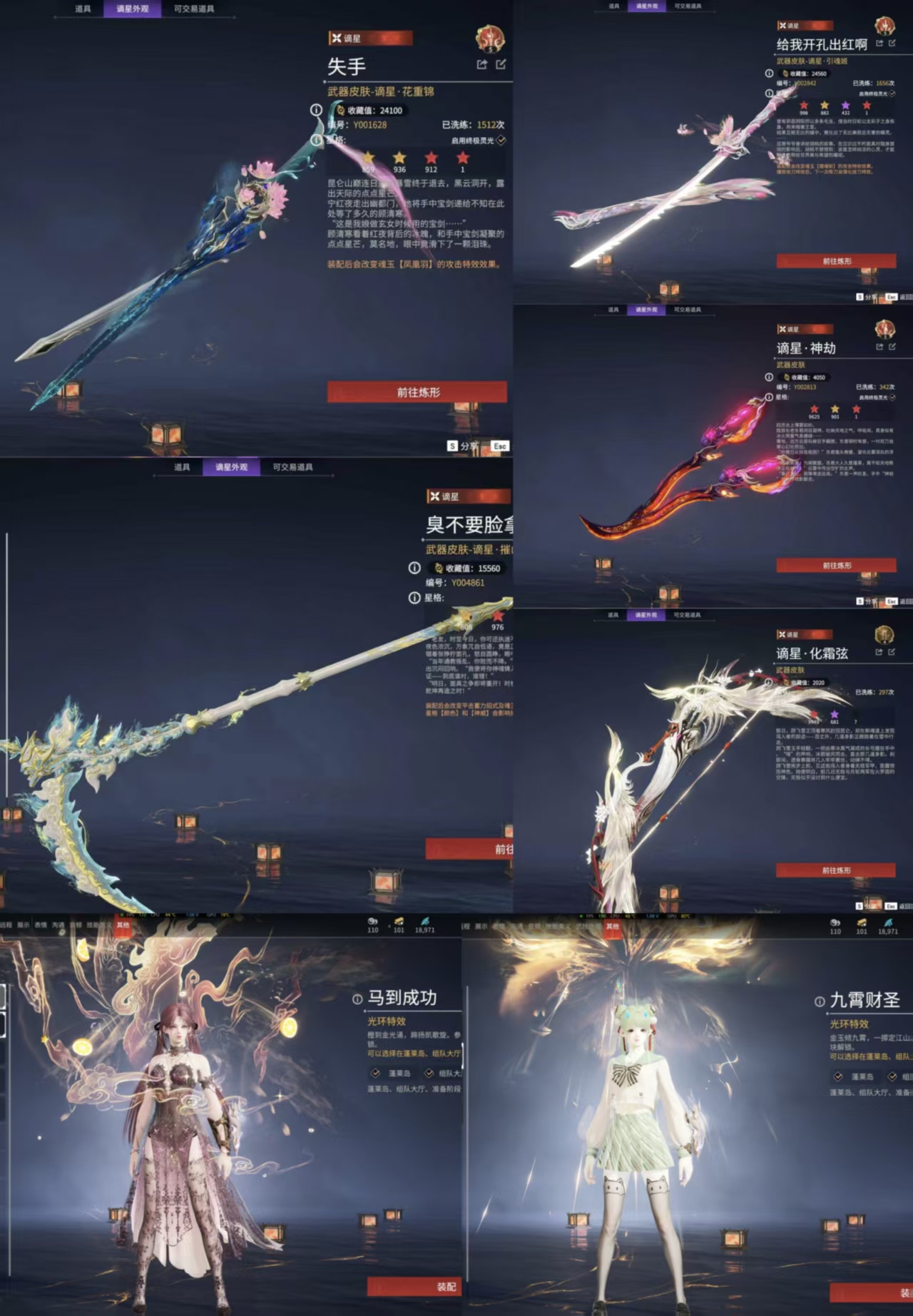Open info for 收藏值 4050
Screen dimensions: 913x1316
769,377
